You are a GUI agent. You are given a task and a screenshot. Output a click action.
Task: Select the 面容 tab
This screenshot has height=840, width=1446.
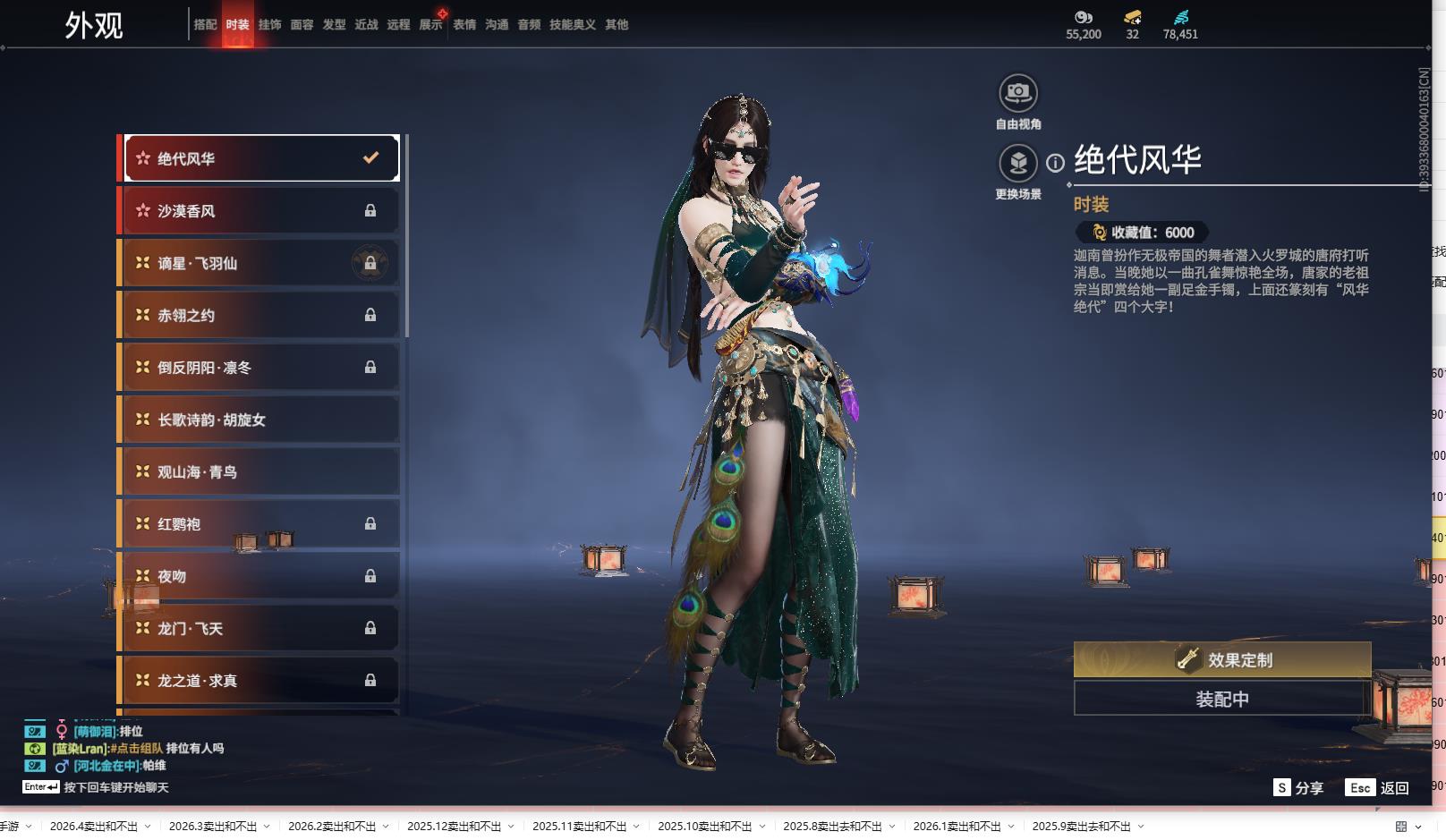302,25
